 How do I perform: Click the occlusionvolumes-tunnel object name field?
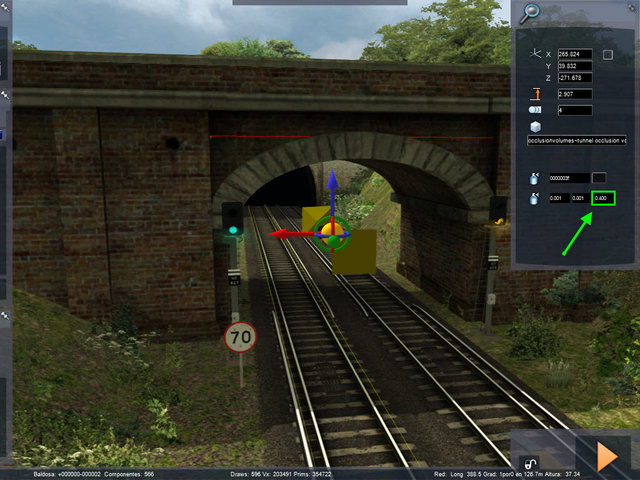click(577, 142)
